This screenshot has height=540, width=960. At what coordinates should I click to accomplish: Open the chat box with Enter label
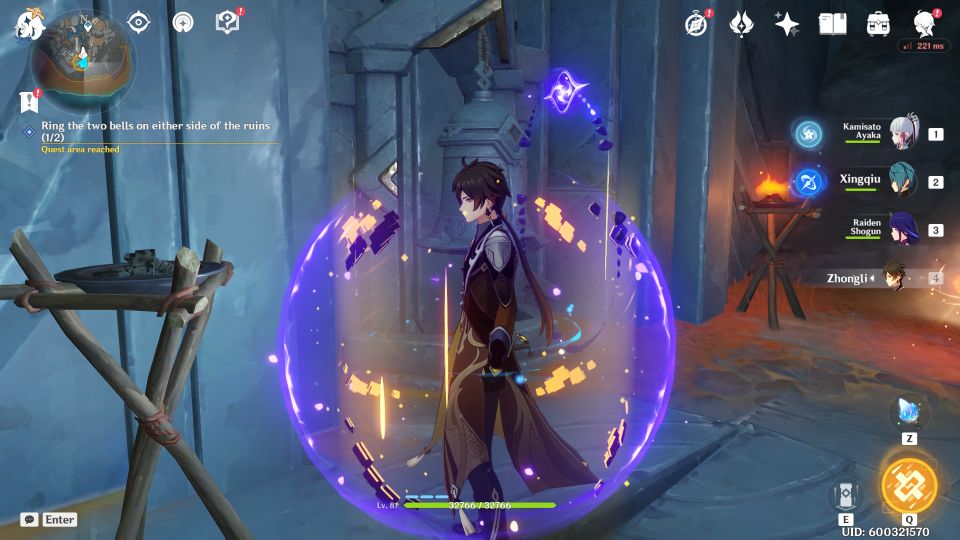pyautogui.click(x=48, y=520)
